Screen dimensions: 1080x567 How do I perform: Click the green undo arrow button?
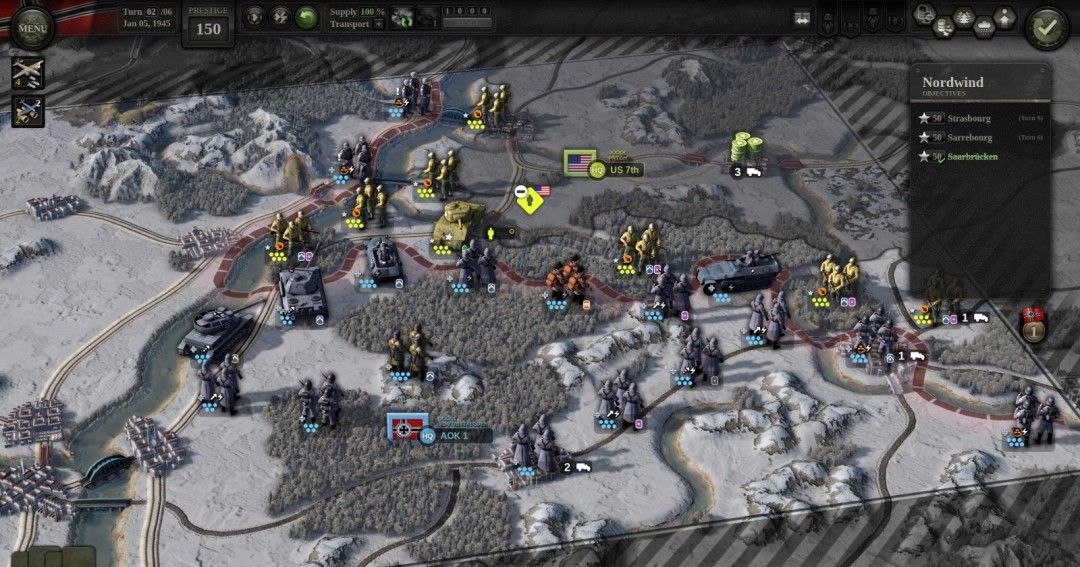click(307, 17)
